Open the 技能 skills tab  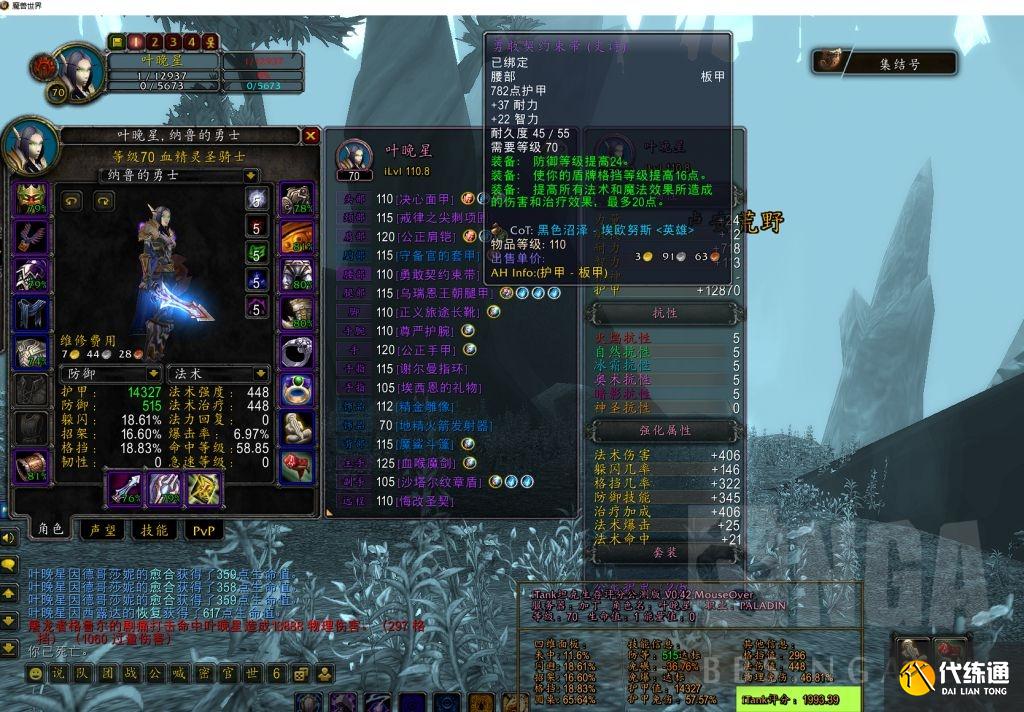154,530
